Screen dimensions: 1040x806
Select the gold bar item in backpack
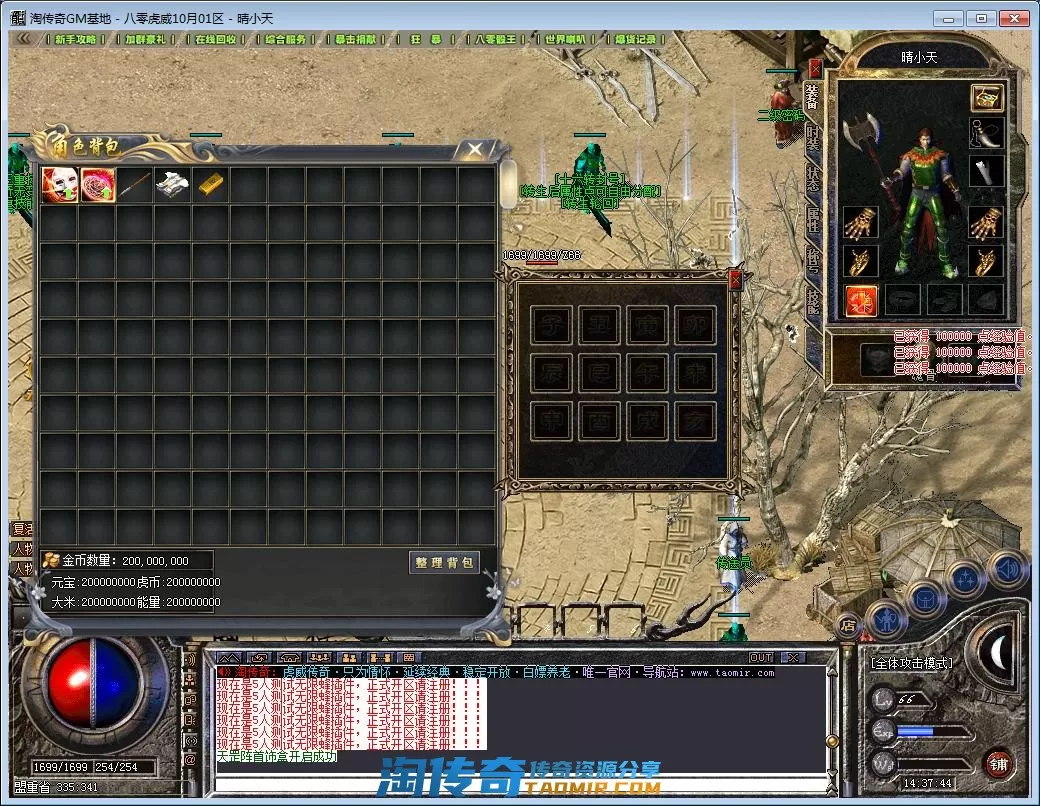211,185
